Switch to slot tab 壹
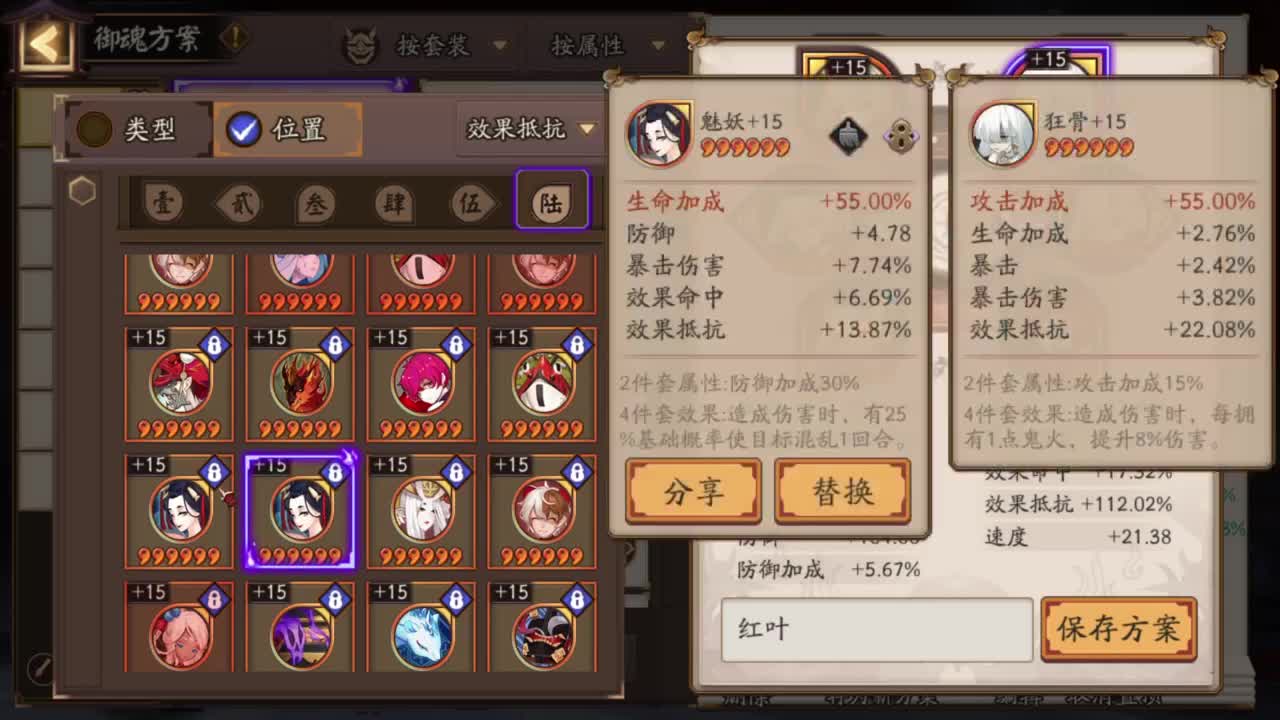 [x=164, y=200]
